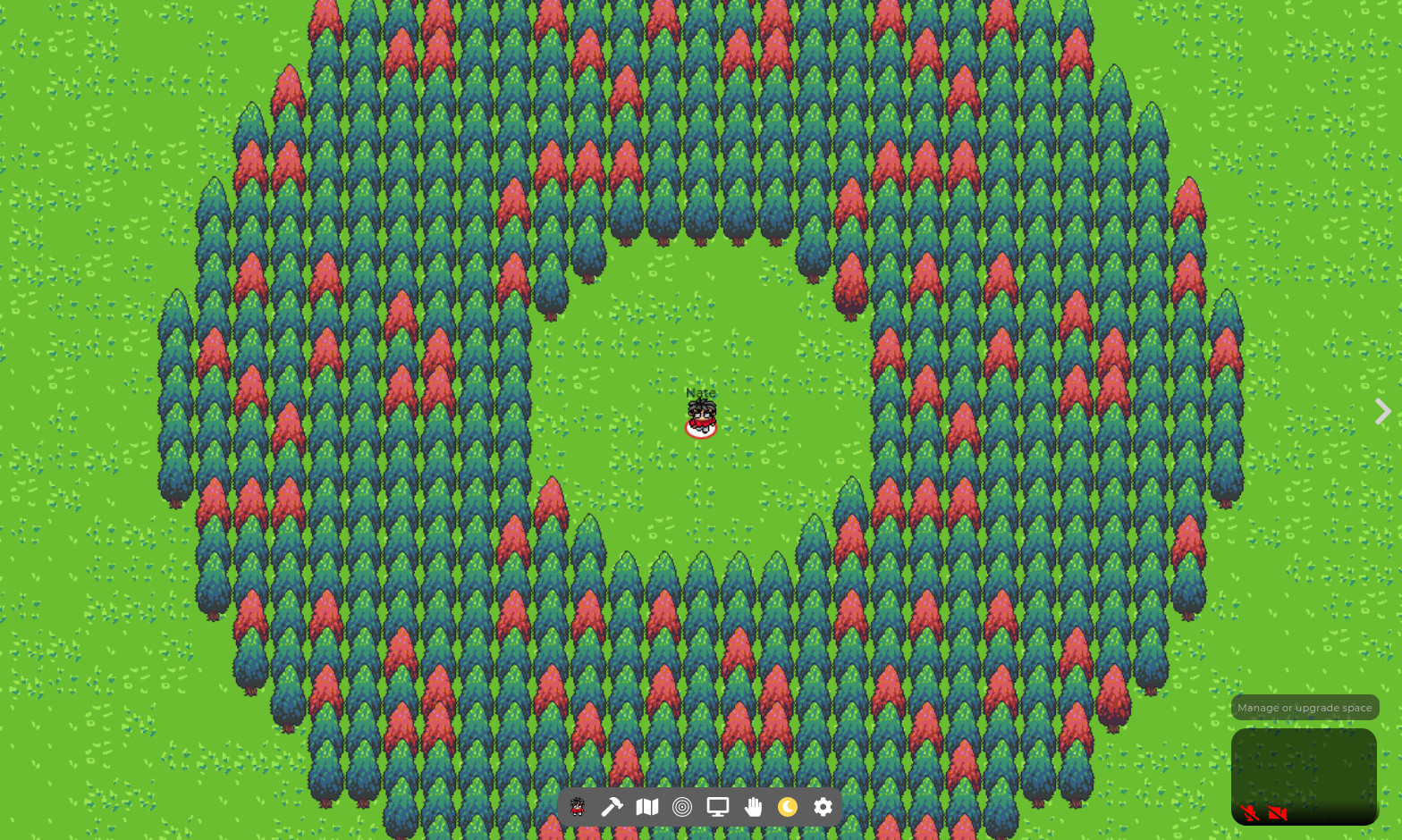Expand the right-edge chevron panel
Viewport: 1402px width, 840px height.
[1381, 412]
